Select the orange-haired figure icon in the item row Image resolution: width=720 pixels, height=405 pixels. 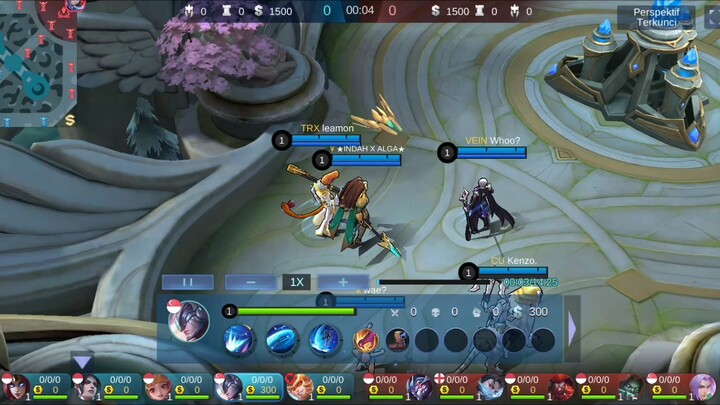pyautogui.click(x=366, y=340)
